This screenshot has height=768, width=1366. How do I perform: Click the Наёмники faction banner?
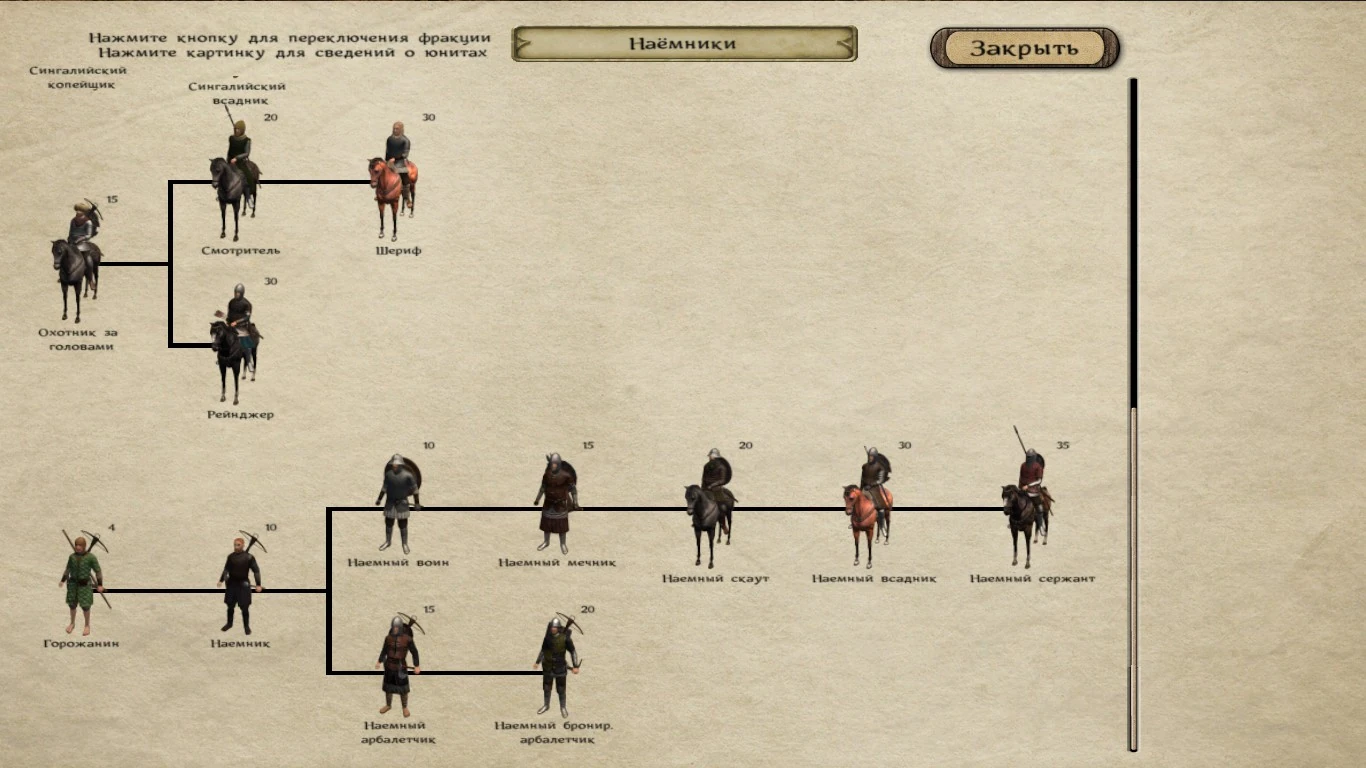[685, 43]
